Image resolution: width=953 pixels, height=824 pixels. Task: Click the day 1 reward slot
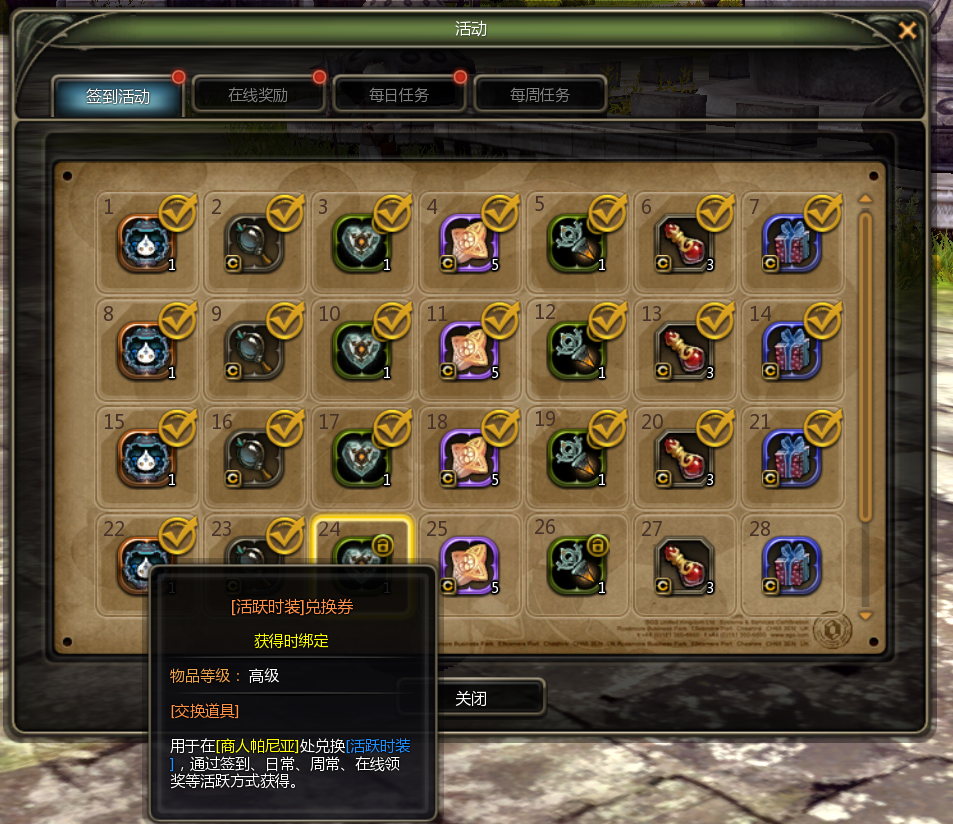point(146,243)
